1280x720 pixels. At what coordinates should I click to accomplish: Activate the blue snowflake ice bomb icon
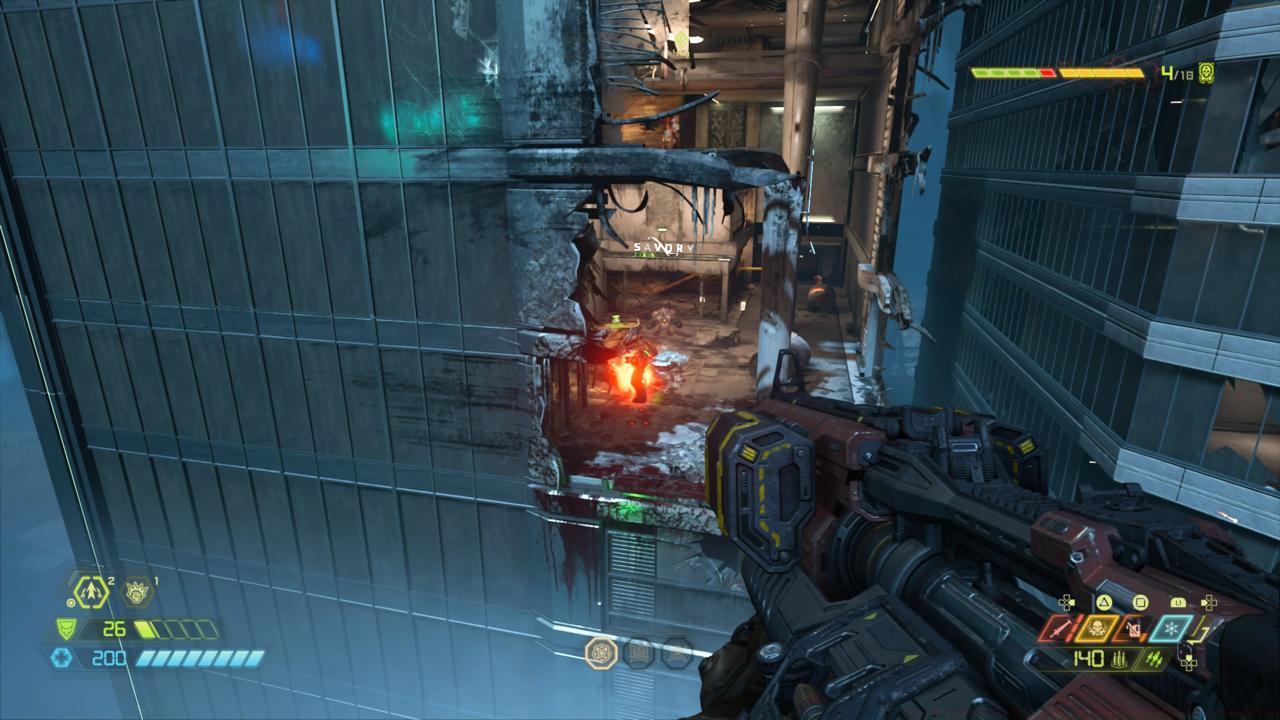click(1170, 629)
